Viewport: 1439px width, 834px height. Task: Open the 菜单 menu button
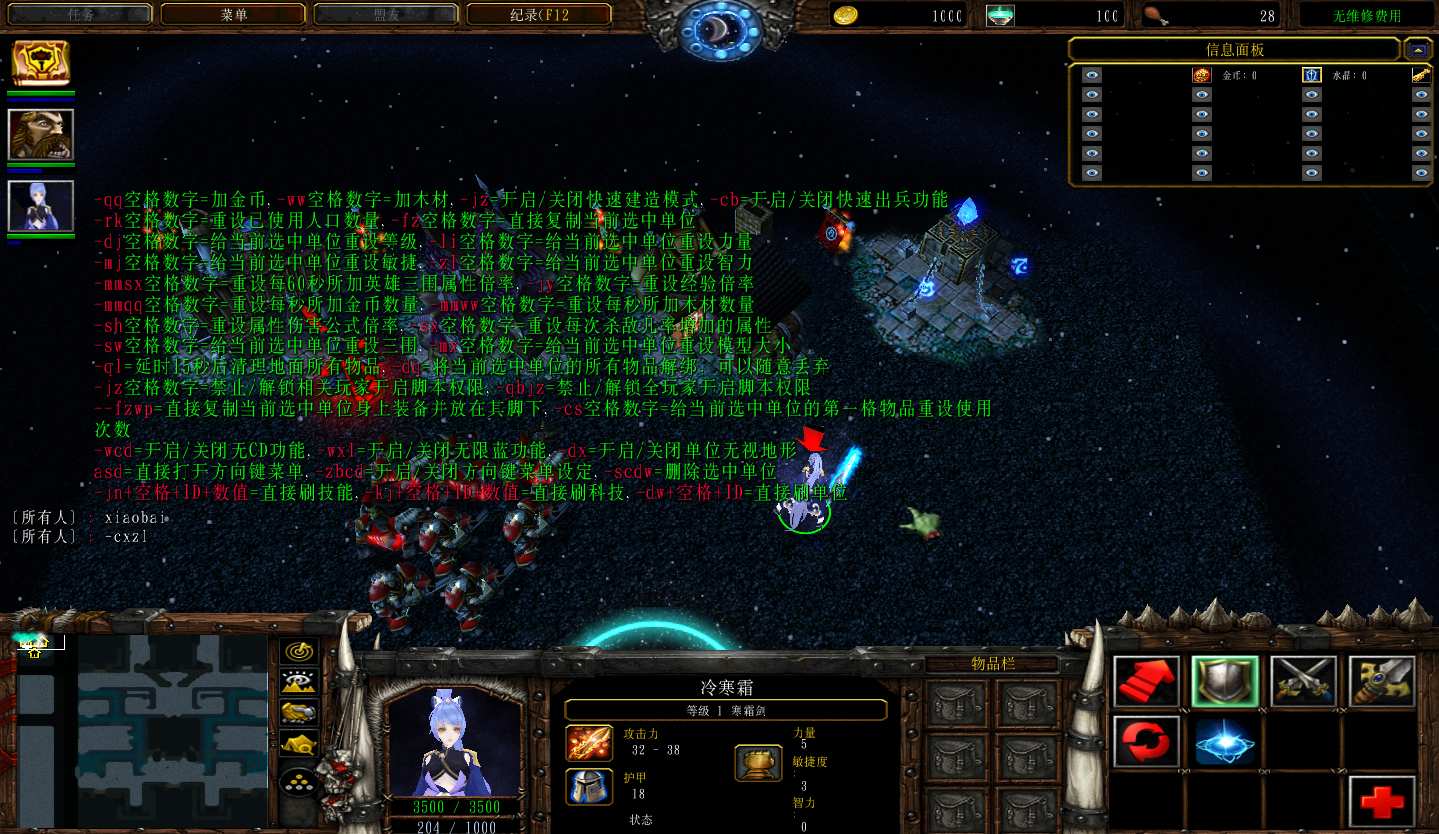[x=233, y=15]
